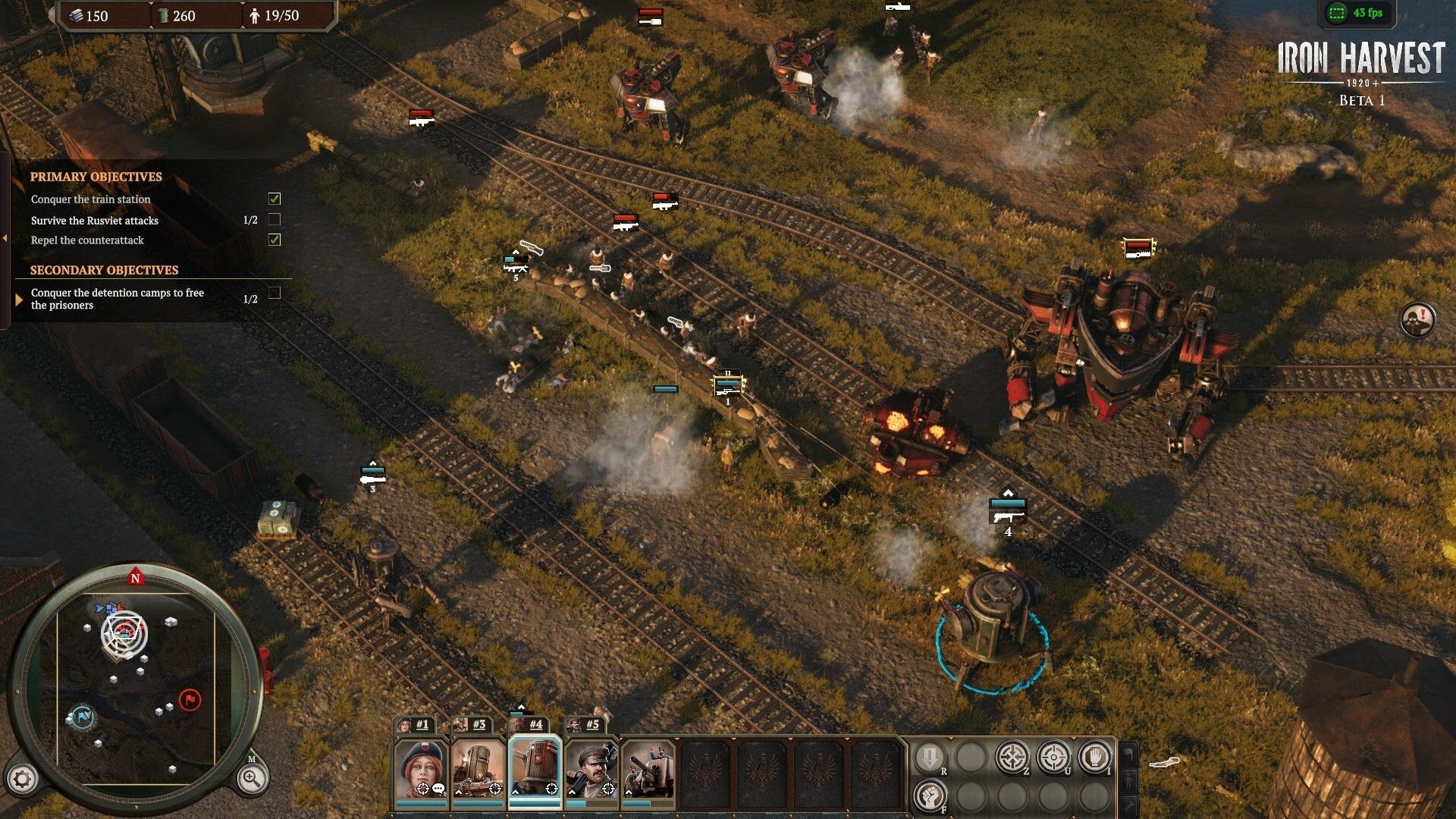This screenshot has height=819, width=1456.
Task: Click the red flag marker on minimap
Action: [x=190, y=698]
